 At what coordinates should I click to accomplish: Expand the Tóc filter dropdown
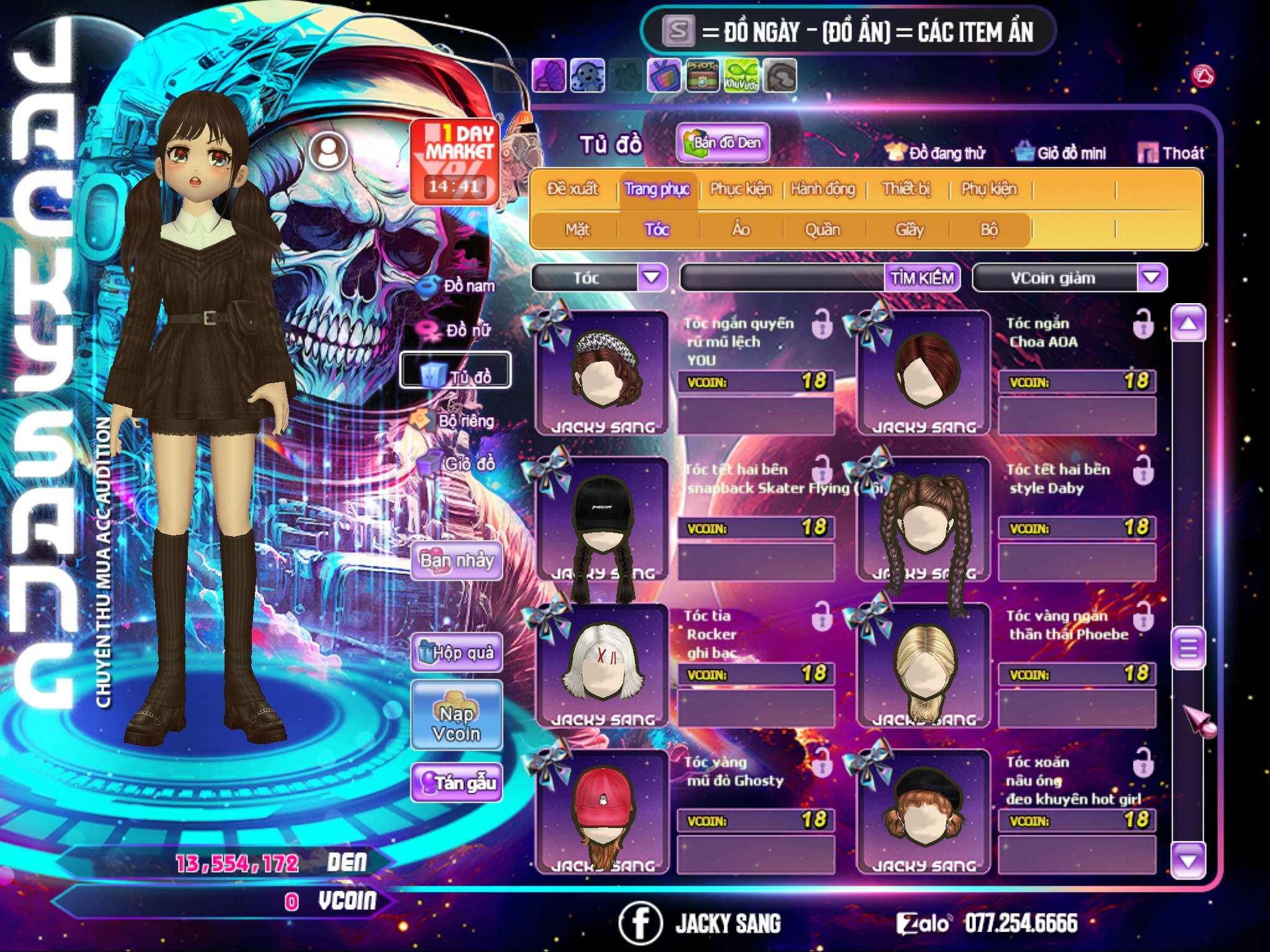coord(652,278)
